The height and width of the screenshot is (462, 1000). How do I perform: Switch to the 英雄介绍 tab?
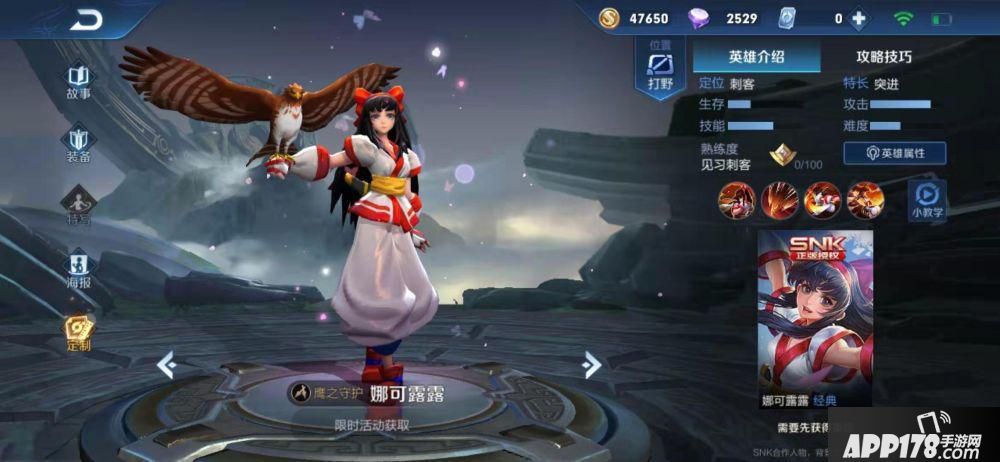point(756,57)
